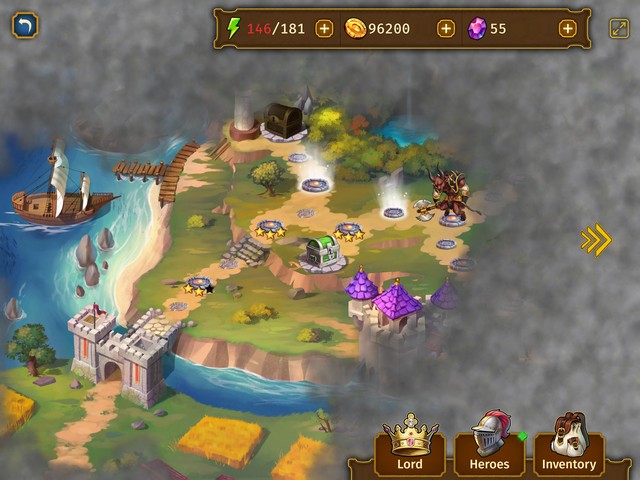Select the dark treasure chest near the lighthouse
This screenshot has height=480, width=640.
(x=284, y=120)
